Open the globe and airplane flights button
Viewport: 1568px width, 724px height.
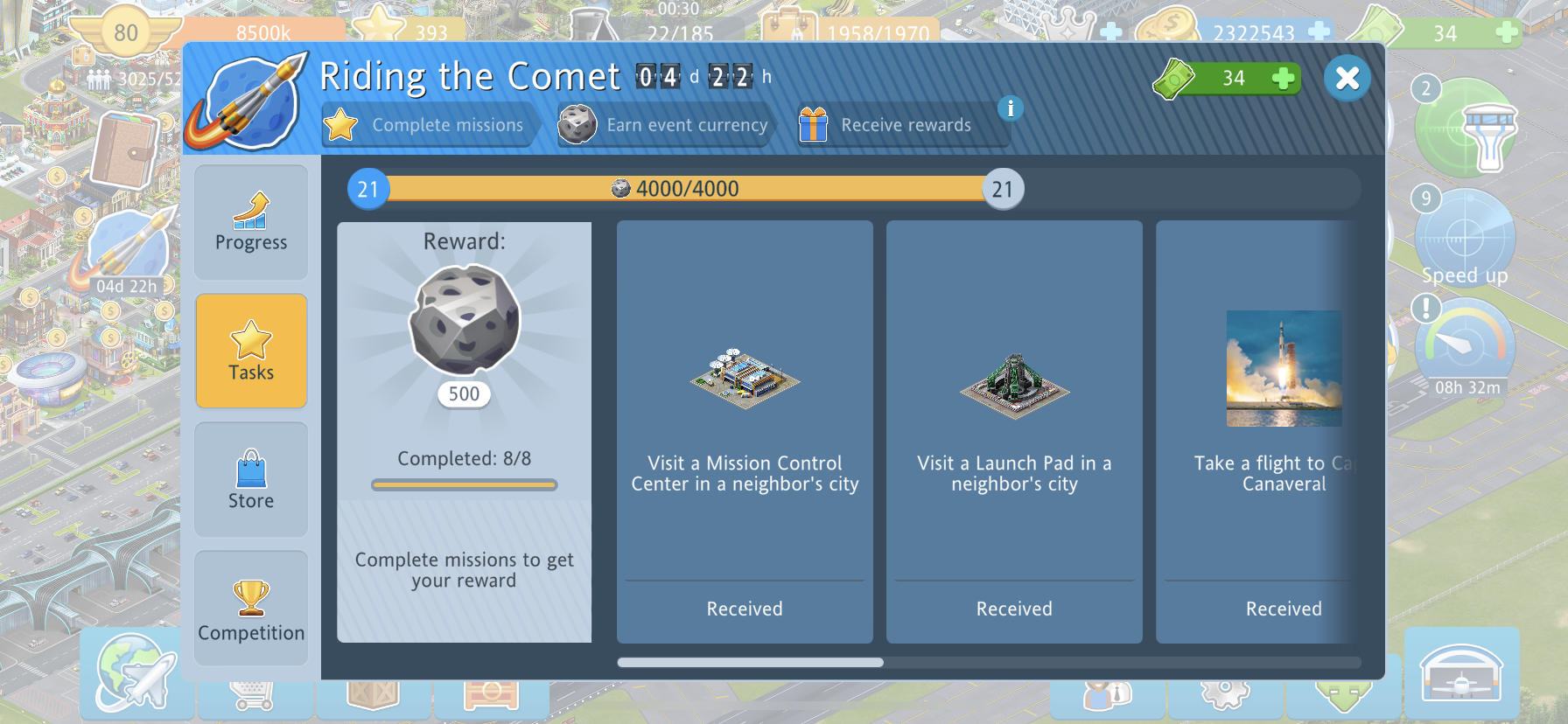click(x=135, y=675)
